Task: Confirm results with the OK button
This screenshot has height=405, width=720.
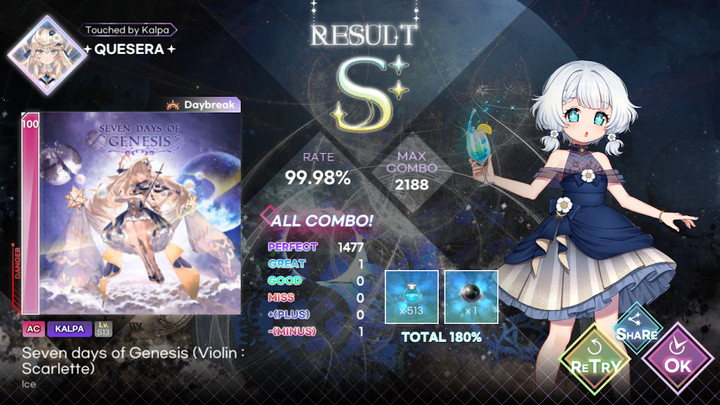Action: tap(679, 362)
